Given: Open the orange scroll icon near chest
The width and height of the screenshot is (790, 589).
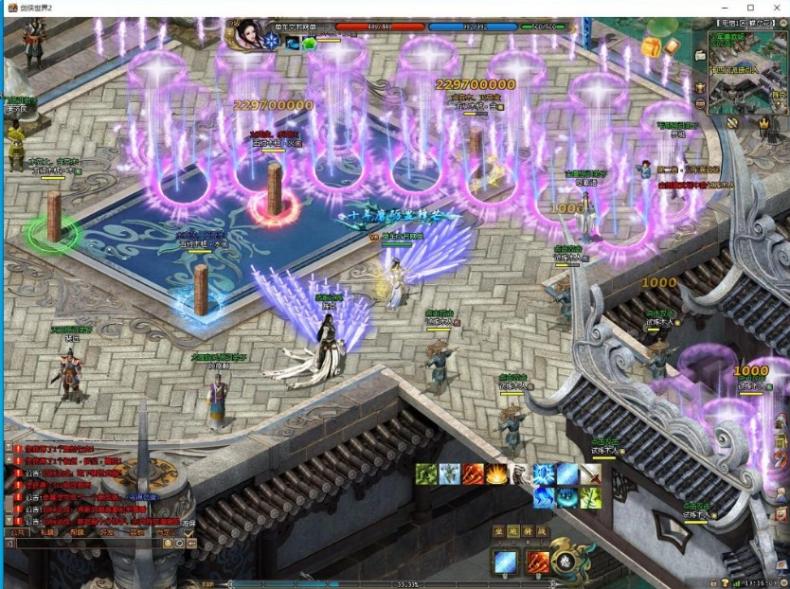Looking at the screenshot, I should 672,47.
